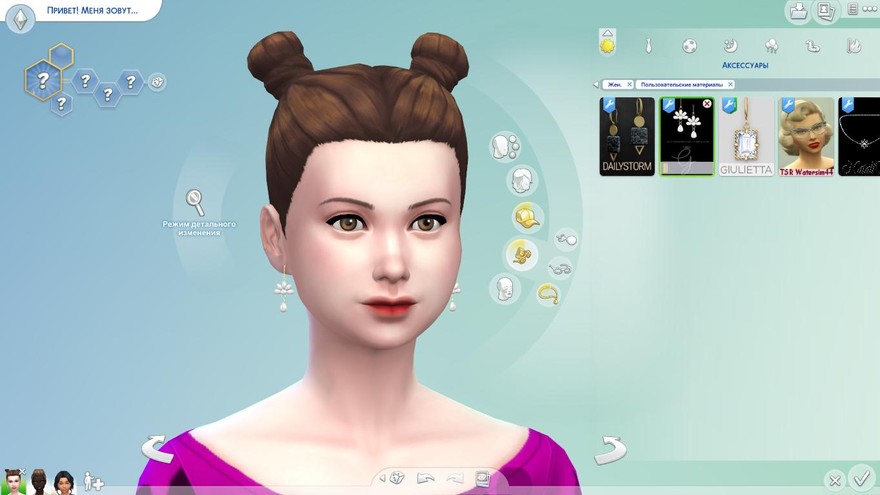Switch to the athletic outfit ball category
The image size is (880, 495).
pos(689,46)
